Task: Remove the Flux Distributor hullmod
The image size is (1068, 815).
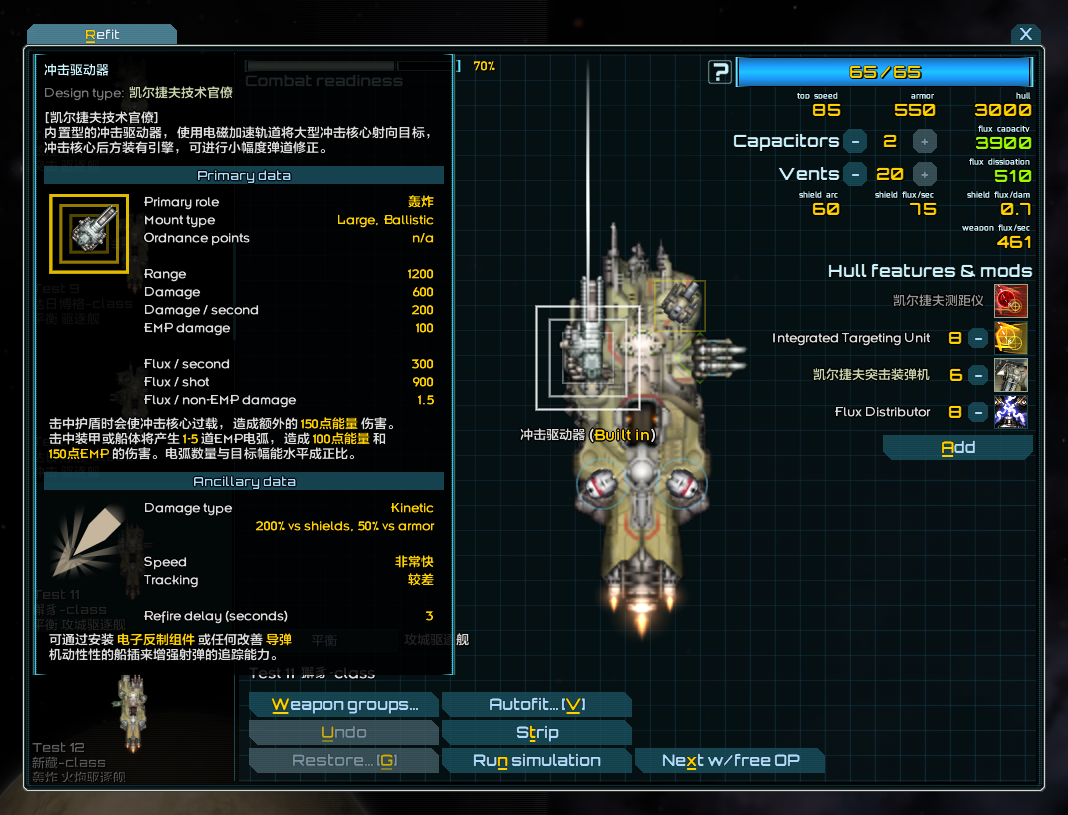Action: click(x=979, y=412)
